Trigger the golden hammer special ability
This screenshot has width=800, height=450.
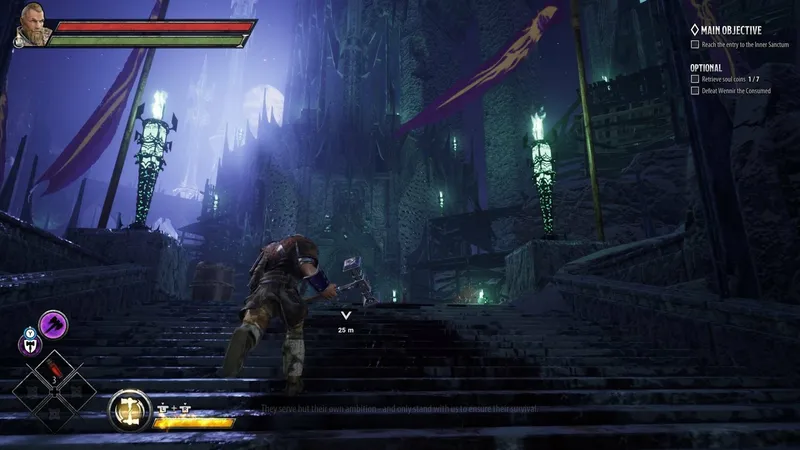coord(128,409)
